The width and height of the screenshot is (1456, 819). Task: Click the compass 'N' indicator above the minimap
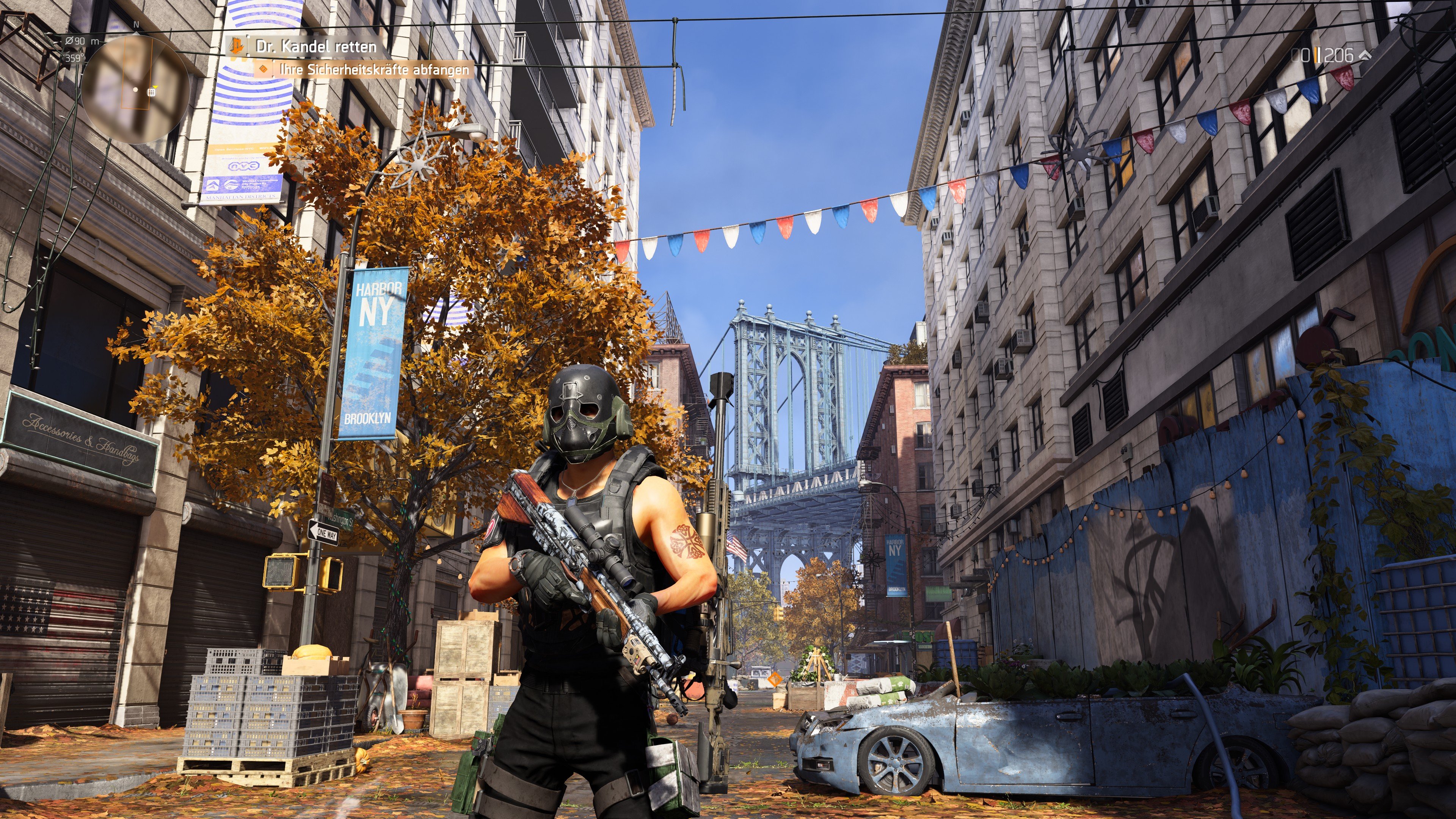(136, 25)
